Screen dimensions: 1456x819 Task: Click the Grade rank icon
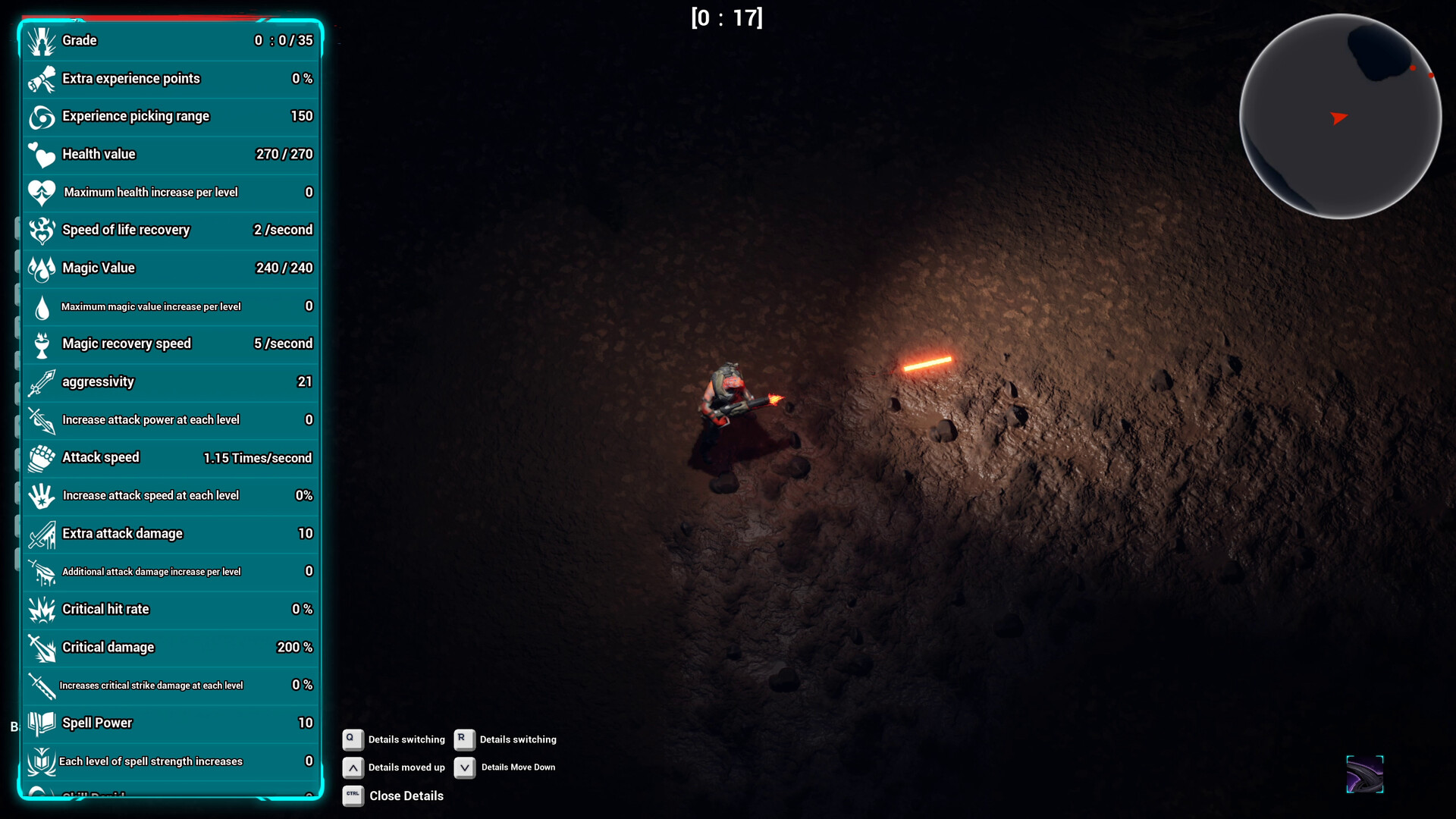(x=42, y=40)
